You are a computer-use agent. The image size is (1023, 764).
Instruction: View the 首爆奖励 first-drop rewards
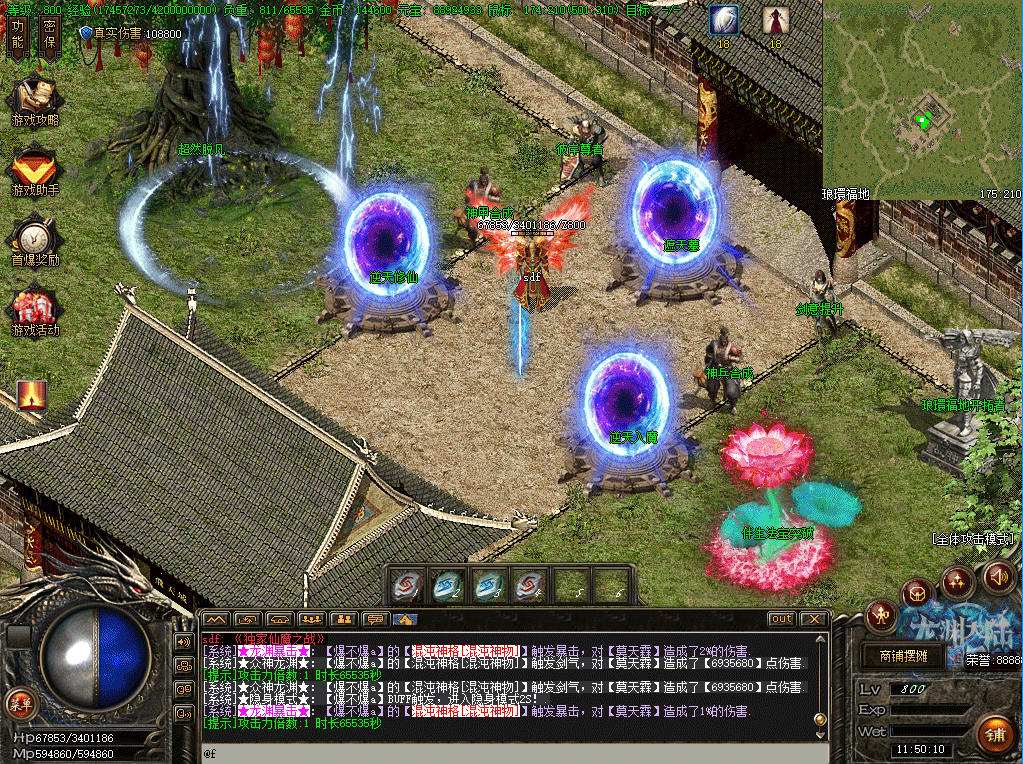(34, 240)
